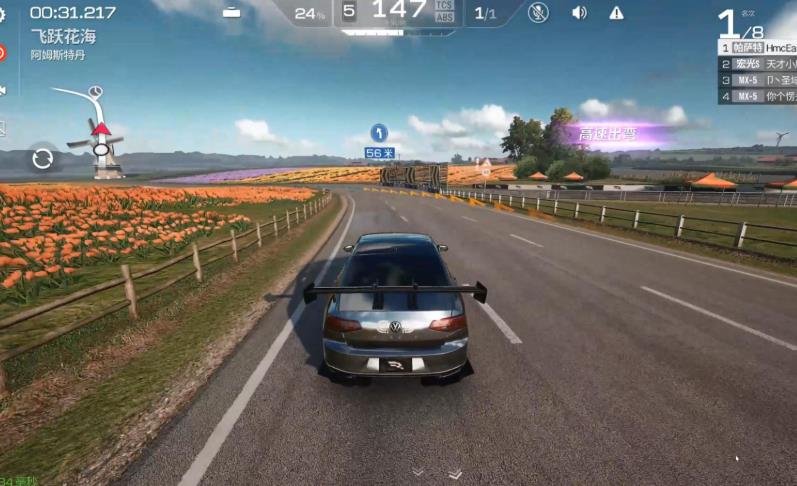This screenshot has width=797, height=486.
Task: Select the second-place racer row
Action: coord(757,63)
